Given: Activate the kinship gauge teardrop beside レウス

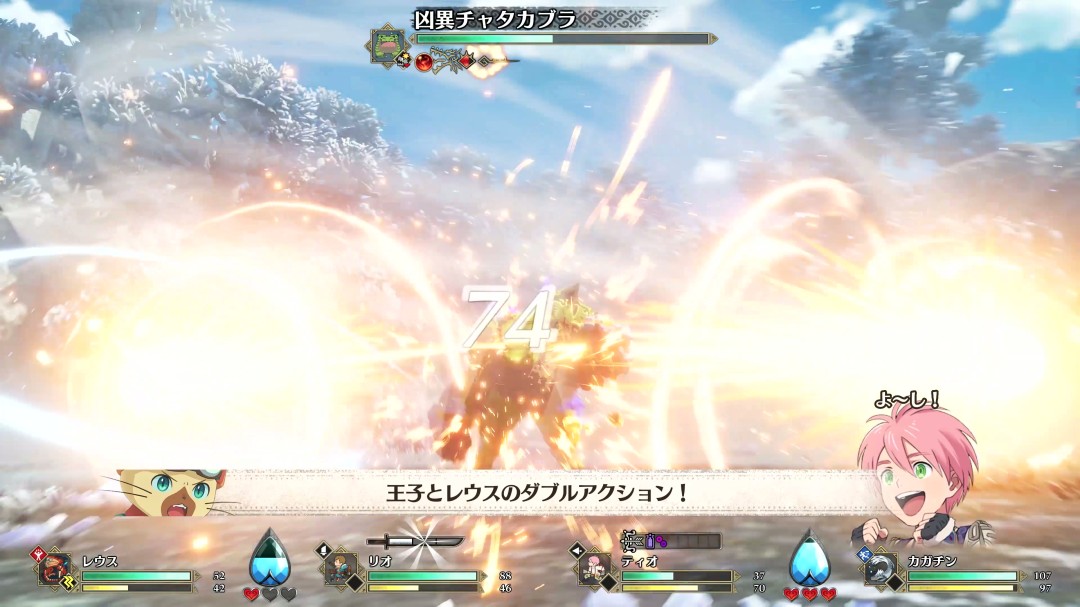Looking at the screenshot, I should point(269,557).
